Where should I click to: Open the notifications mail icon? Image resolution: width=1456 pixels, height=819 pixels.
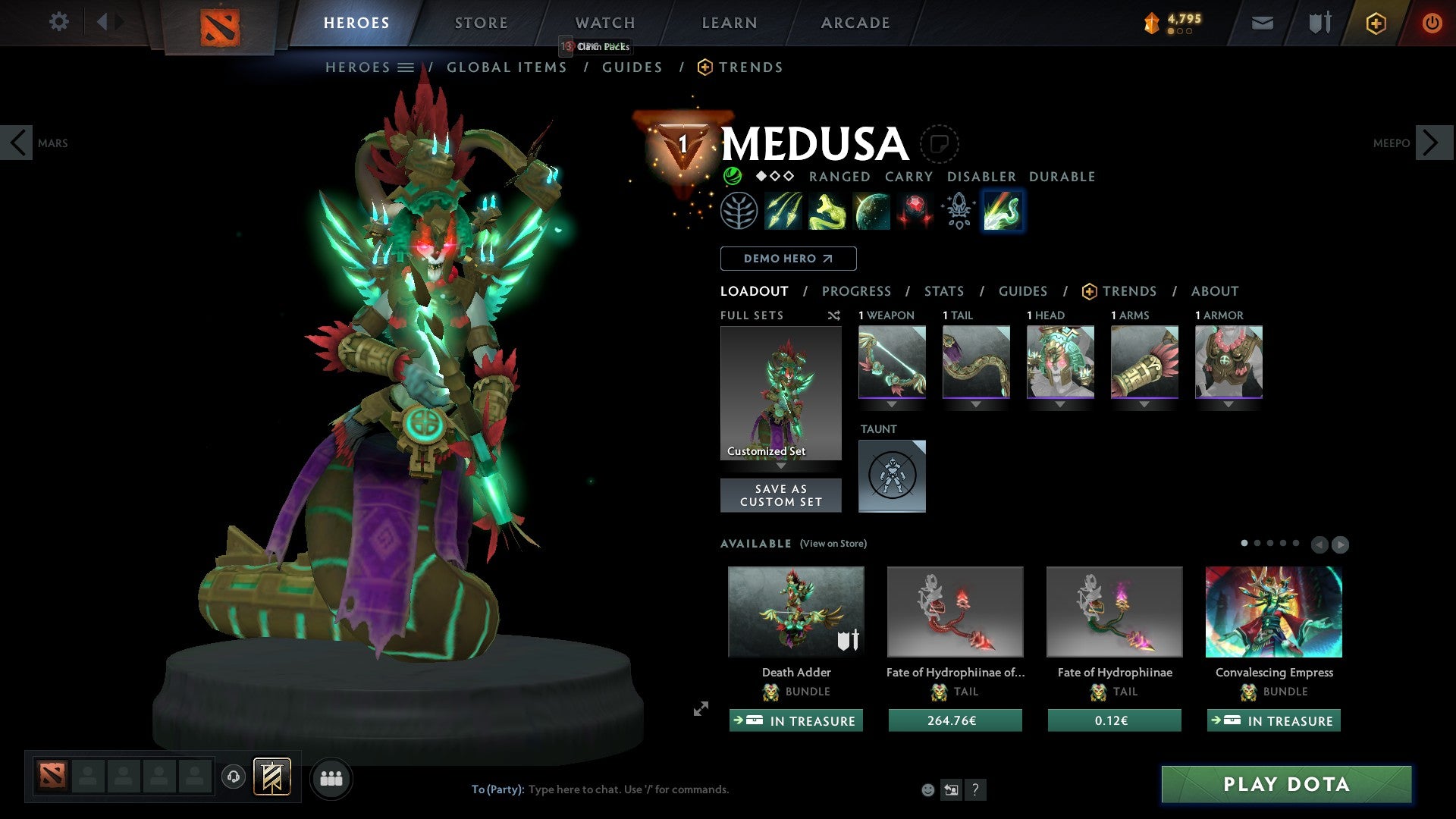[x=1262, y=22]
